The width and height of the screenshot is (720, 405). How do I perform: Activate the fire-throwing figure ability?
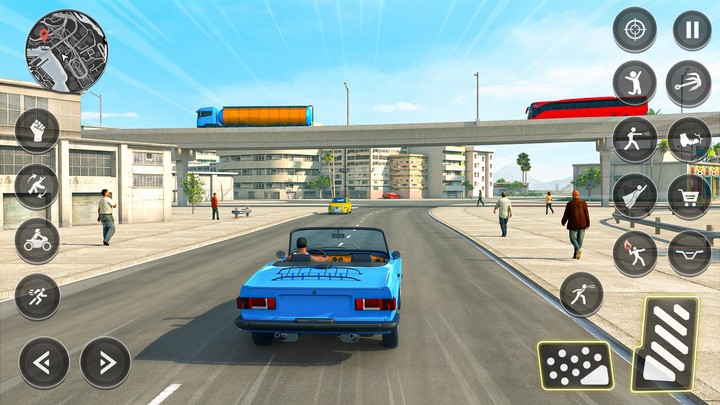(634, 253)
